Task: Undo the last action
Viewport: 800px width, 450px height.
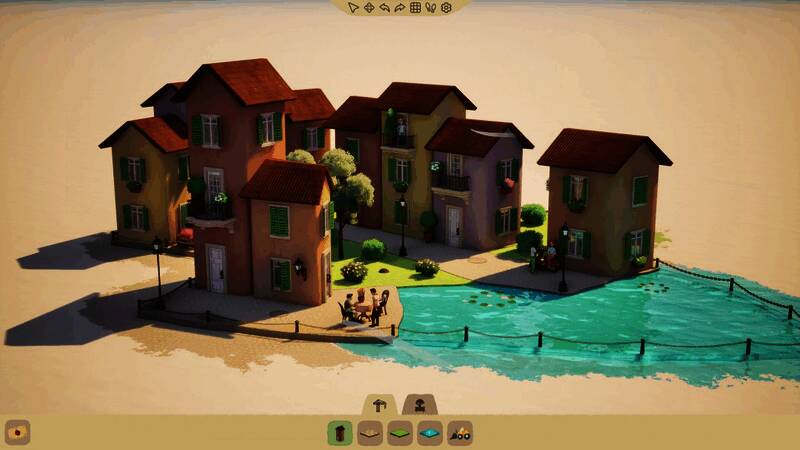Action: tap(384, 8)
